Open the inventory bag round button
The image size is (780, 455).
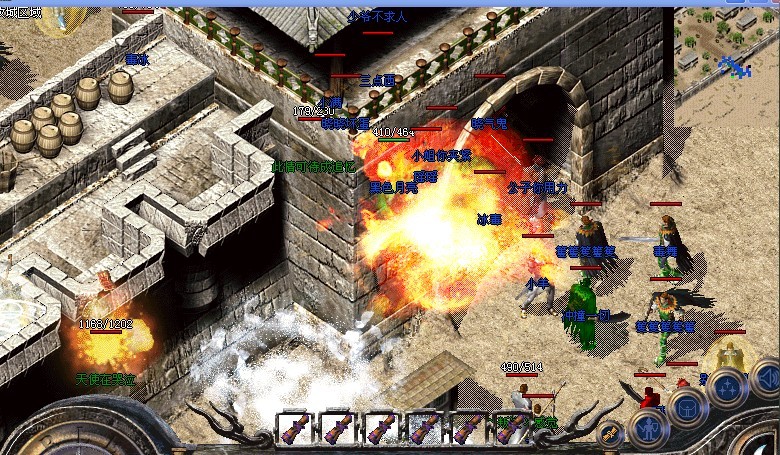click(x=689, y=407)
